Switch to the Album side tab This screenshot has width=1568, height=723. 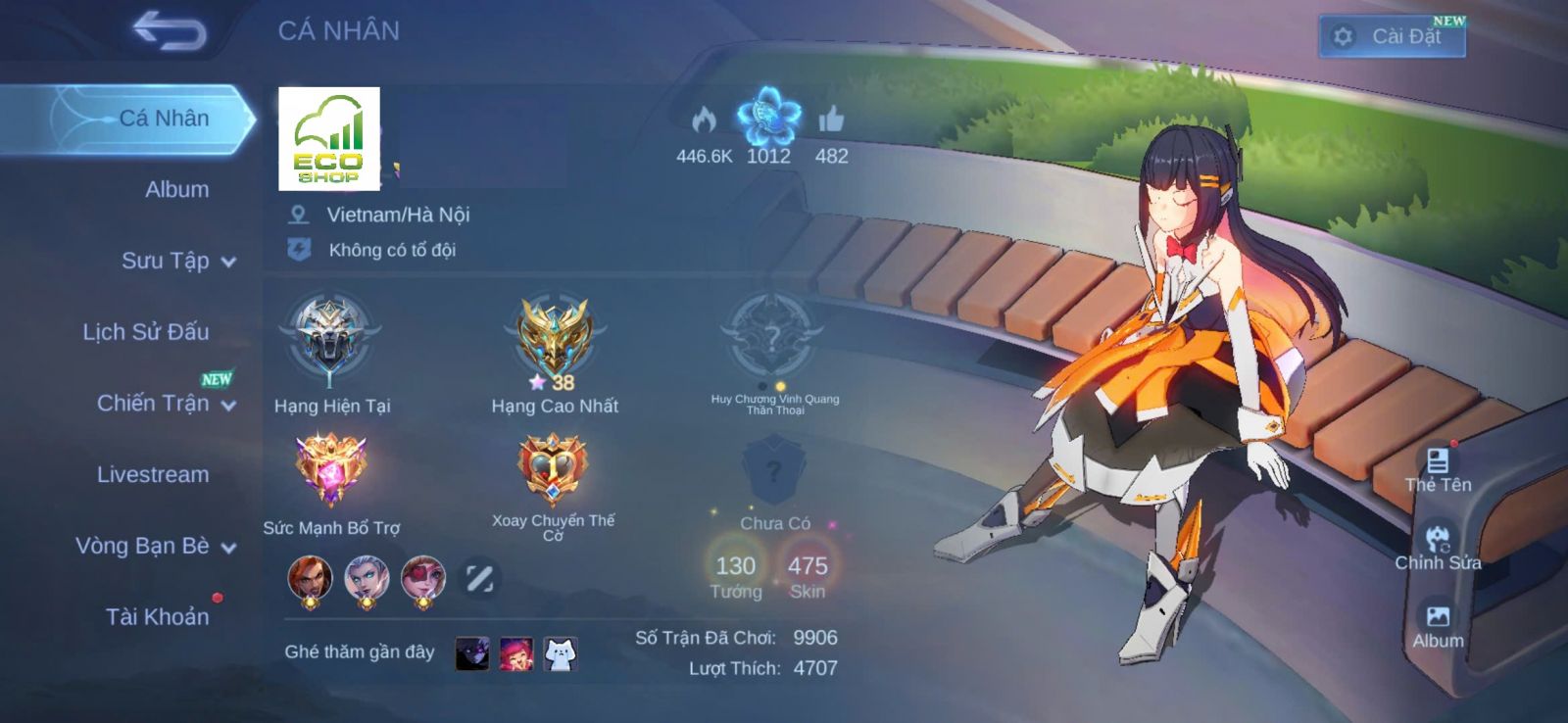coord(176,189)
